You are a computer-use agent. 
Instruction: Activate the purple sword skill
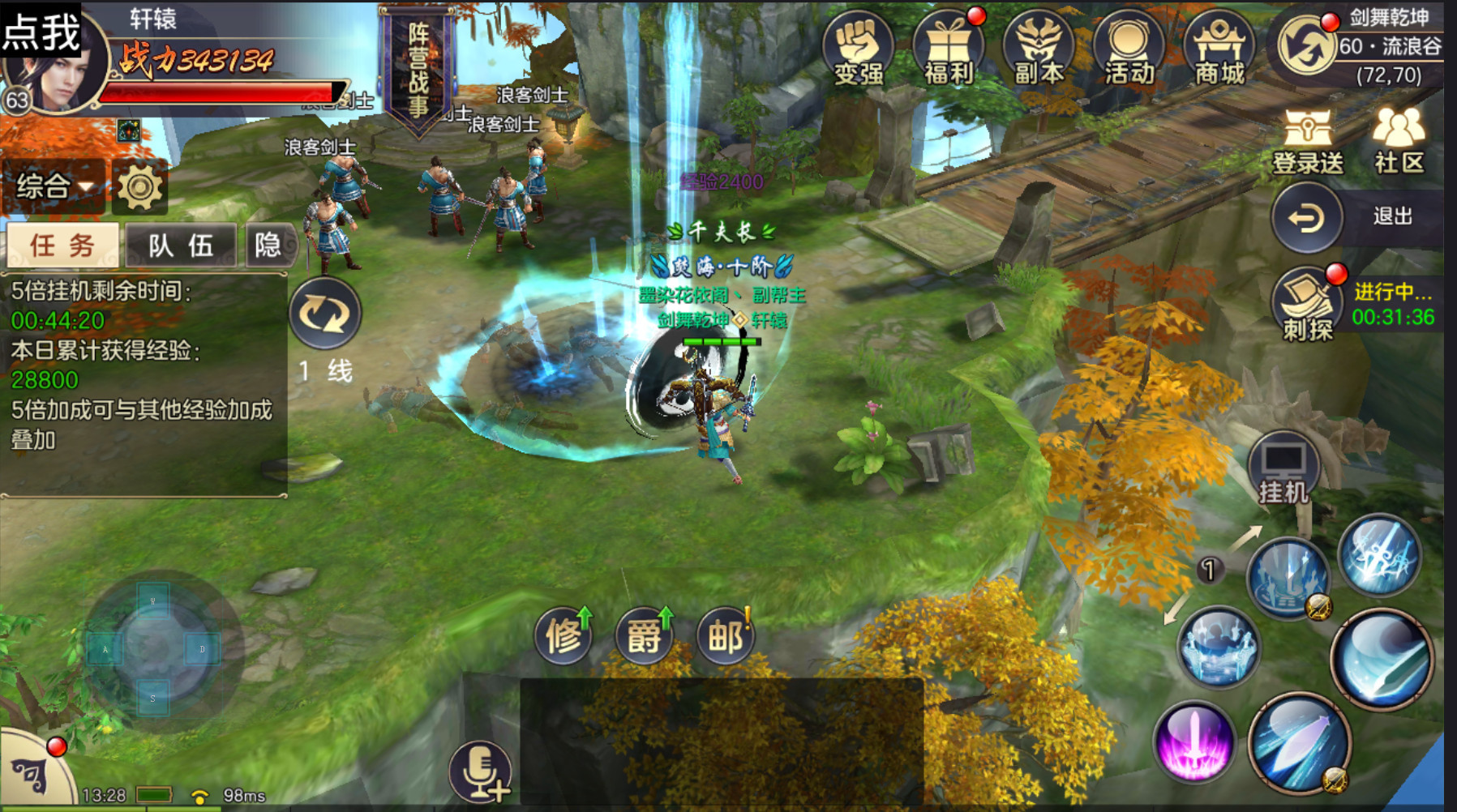pos(1193,741)
